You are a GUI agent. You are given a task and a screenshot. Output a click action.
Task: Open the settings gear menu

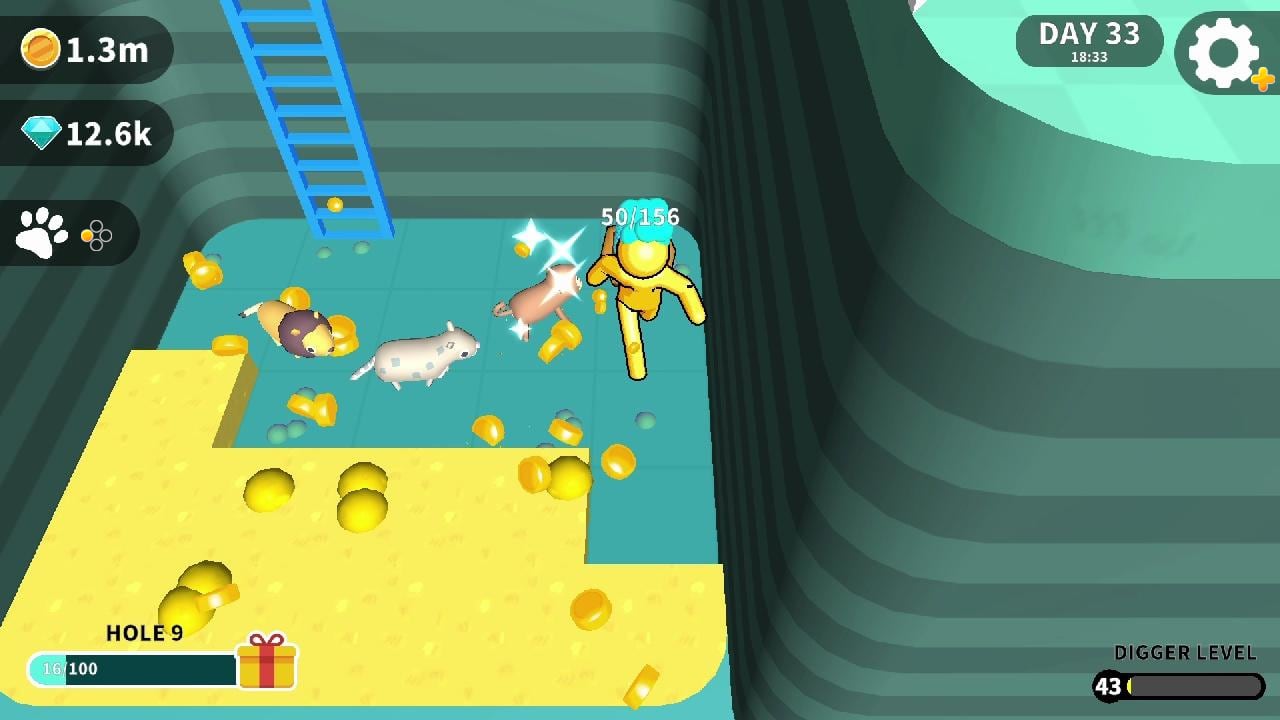[1220, 52]
